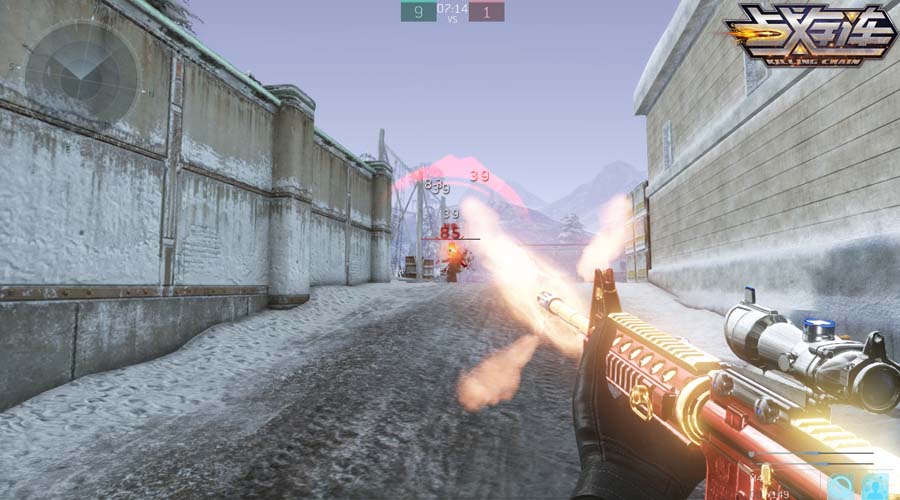
Task: Click the circular radar minimap
Action: (x=81, y=71)
